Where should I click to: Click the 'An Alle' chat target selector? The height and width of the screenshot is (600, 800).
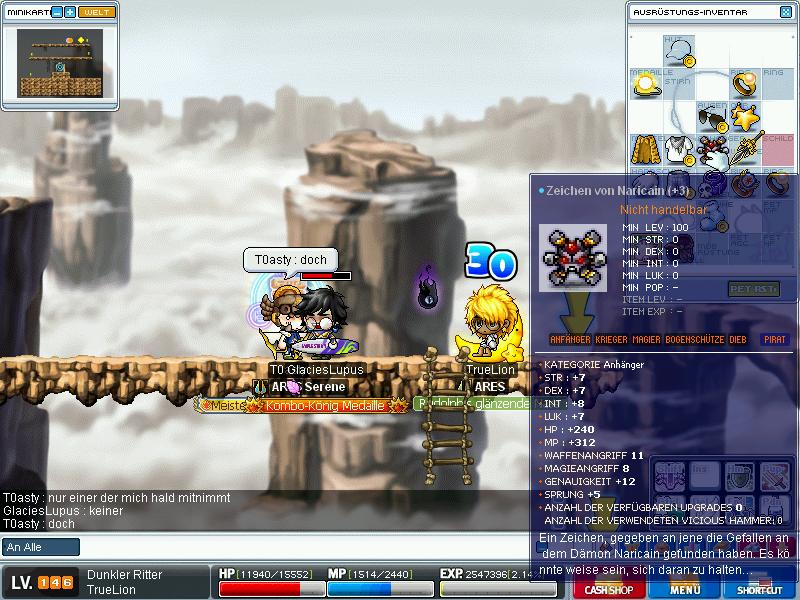pos(41,547)
